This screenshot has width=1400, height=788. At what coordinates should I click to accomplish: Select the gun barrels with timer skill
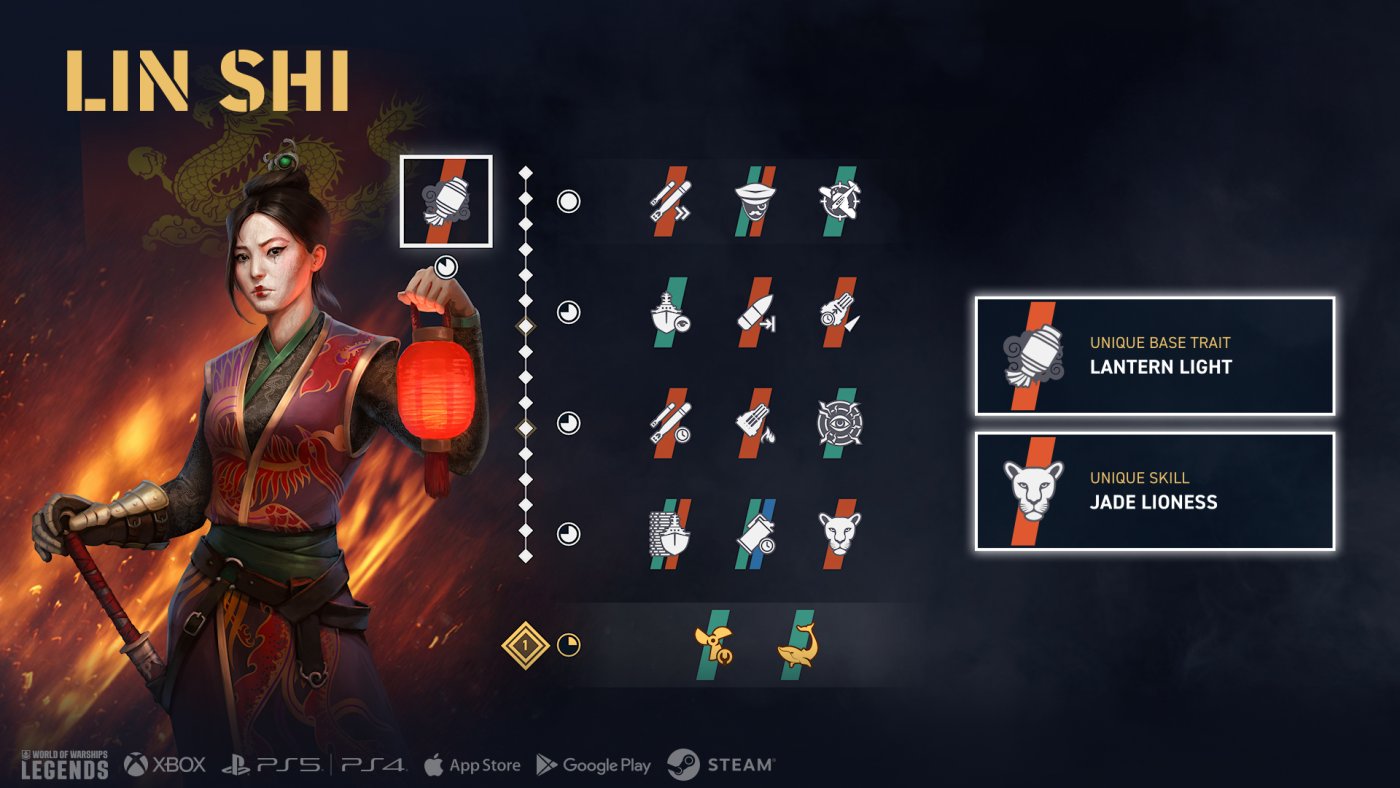coord(839,312)
